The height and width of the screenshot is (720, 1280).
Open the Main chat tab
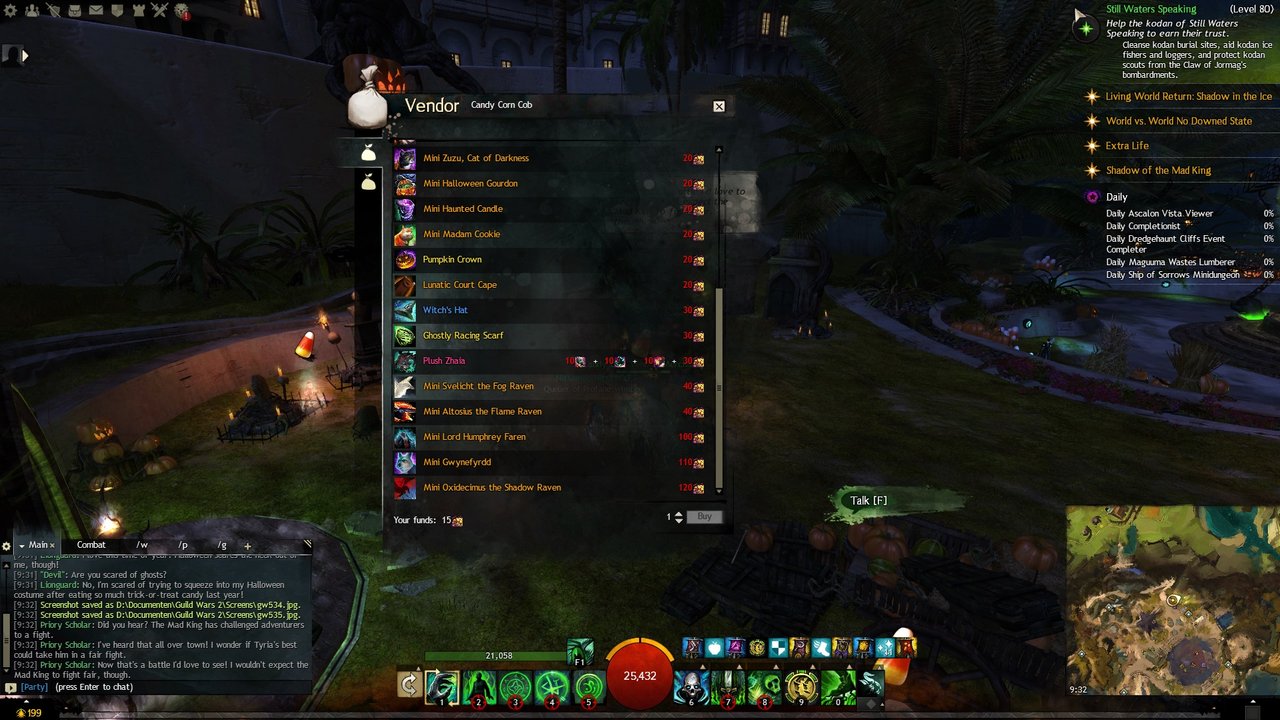[x=39, y=545]
